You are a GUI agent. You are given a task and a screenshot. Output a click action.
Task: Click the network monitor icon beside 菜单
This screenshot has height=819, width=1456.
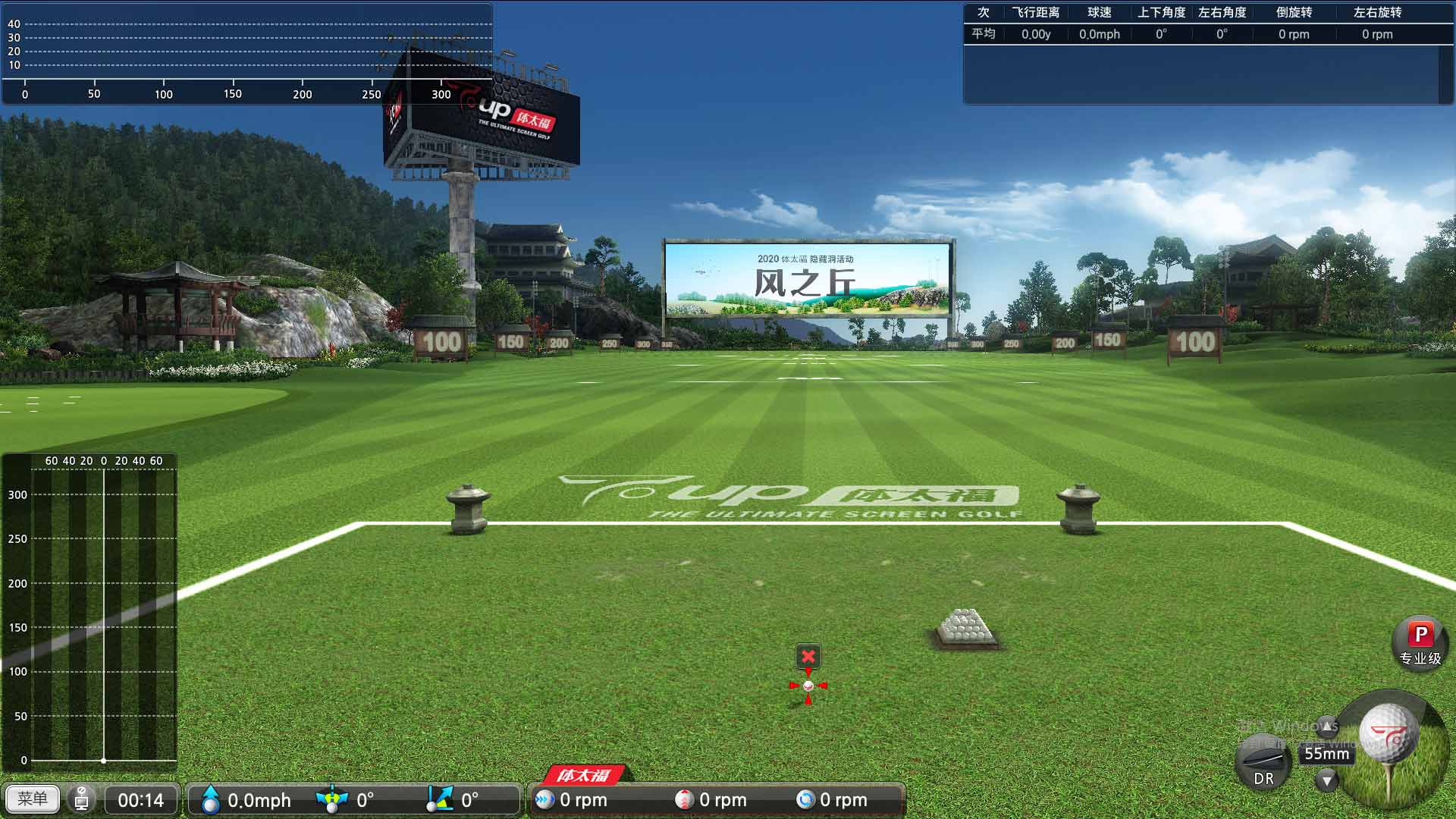[82, 799]
